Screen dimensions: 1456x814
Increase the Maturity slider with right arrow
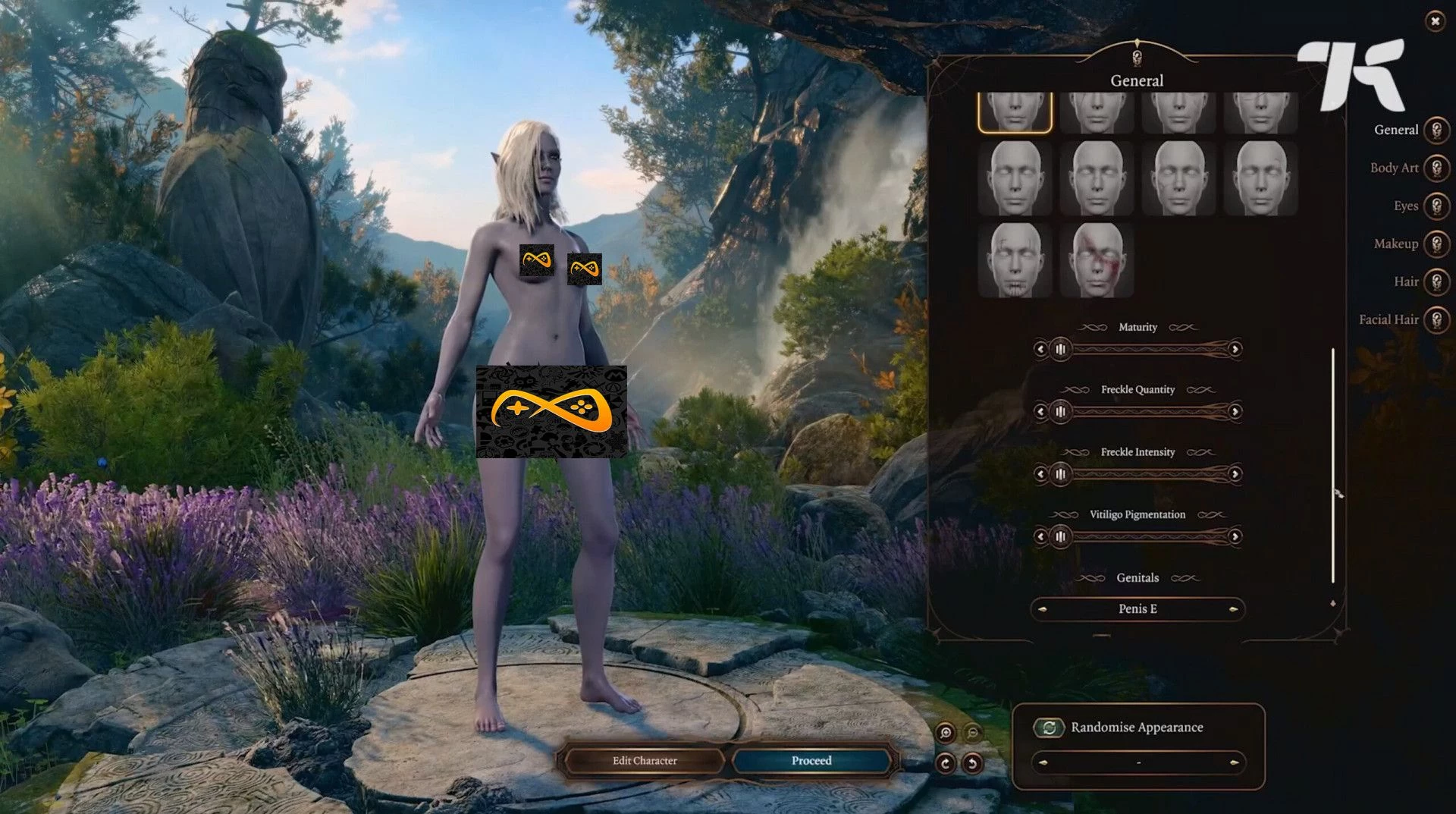tap(1235, 349)
